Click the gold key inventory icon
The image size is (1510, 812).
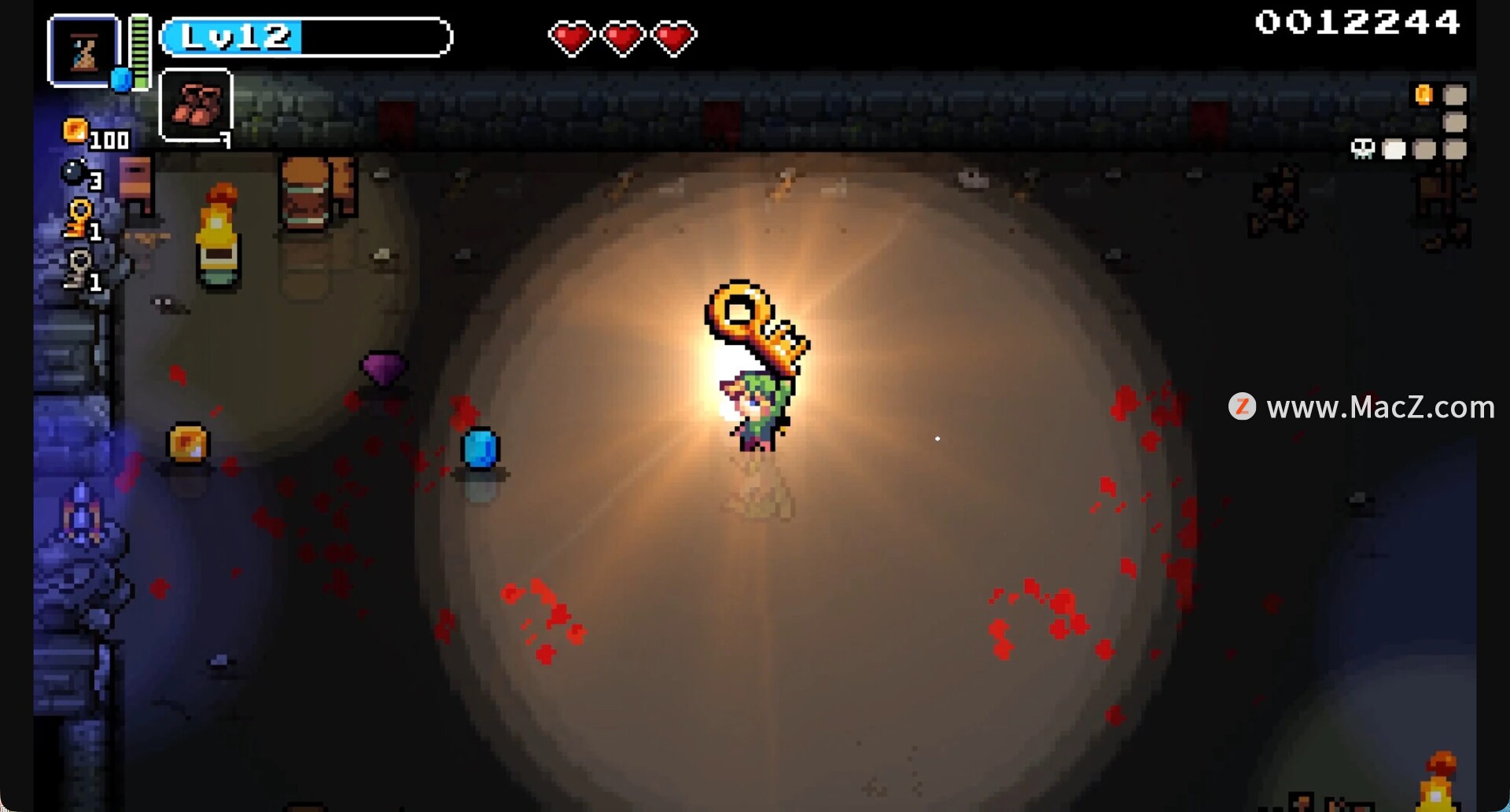click(x=79, y=218)
